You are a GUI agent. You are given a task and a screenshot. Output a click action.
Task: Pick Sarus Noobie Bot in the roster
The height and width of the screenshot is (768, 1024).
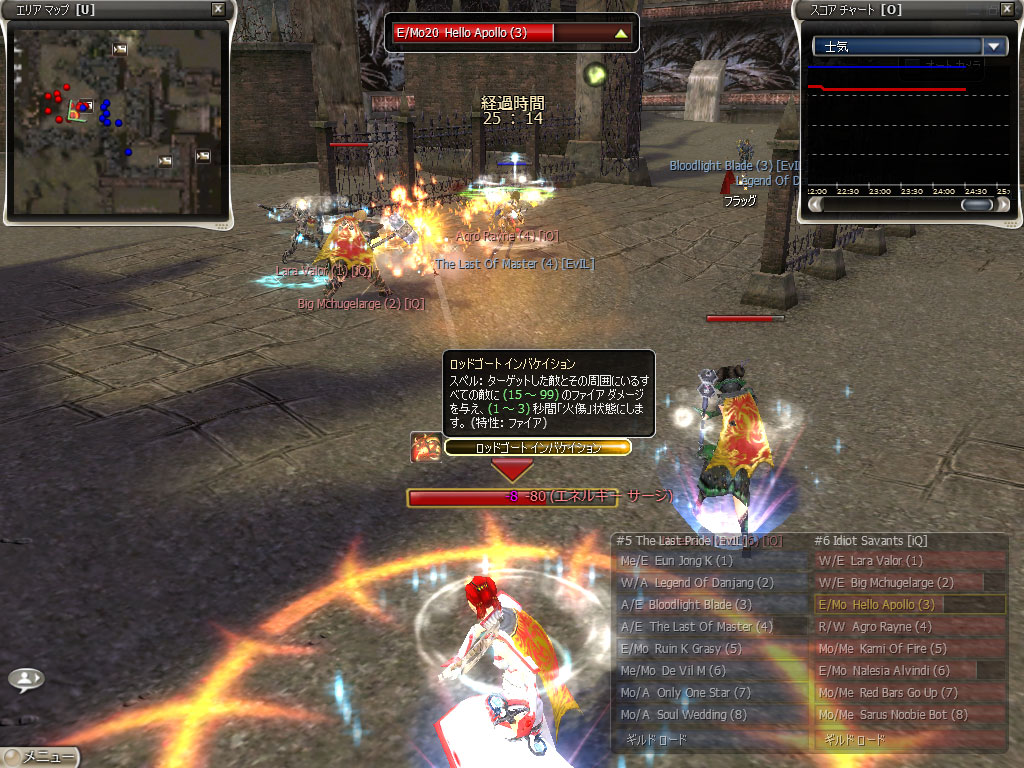(x=908, y=715)
